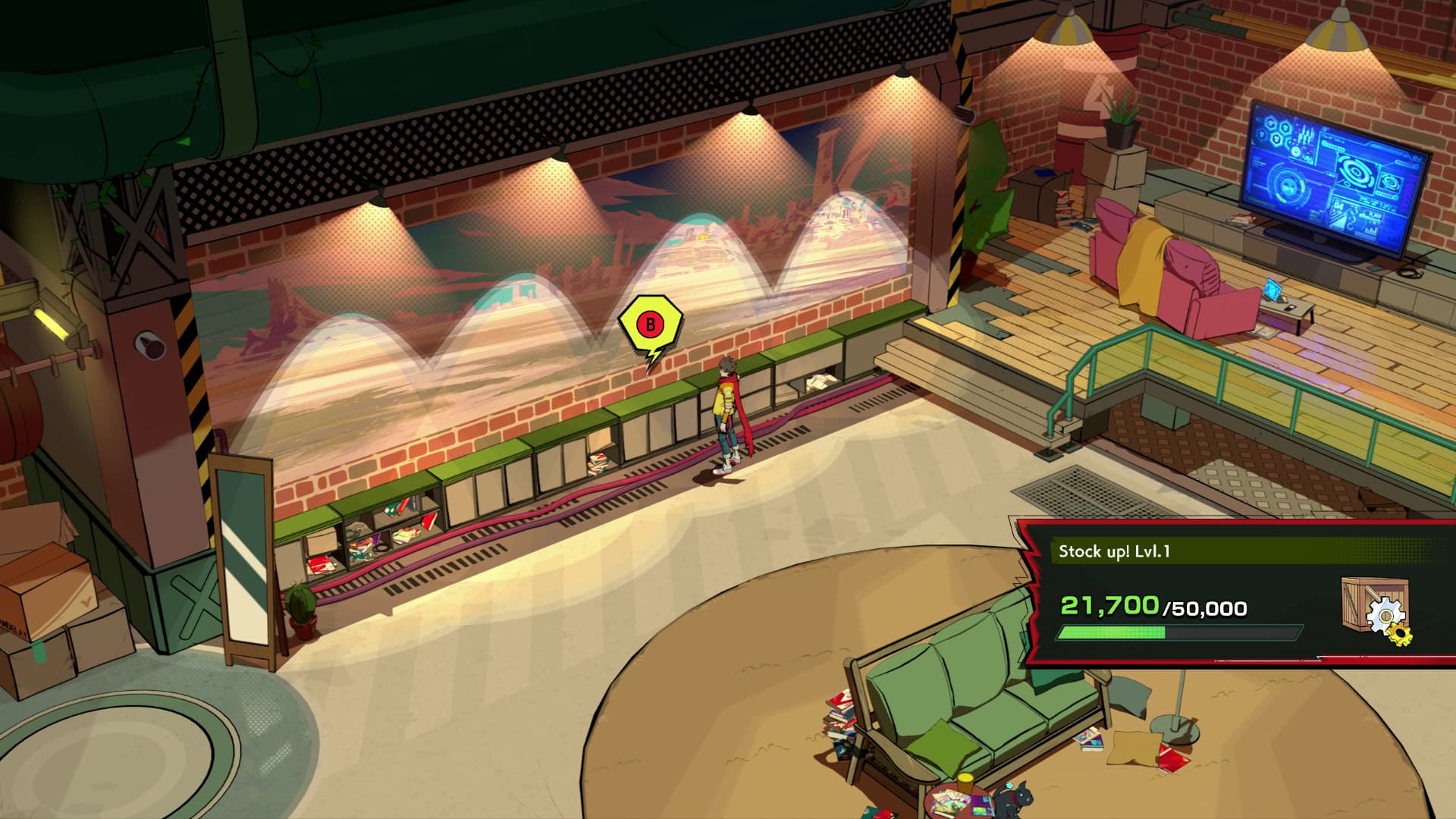This screenshot has height=819, width=1456.
Task: Click the blue hexagon cluster on the TV screen
Action: pyautogui.click(x=1272, y=130)
